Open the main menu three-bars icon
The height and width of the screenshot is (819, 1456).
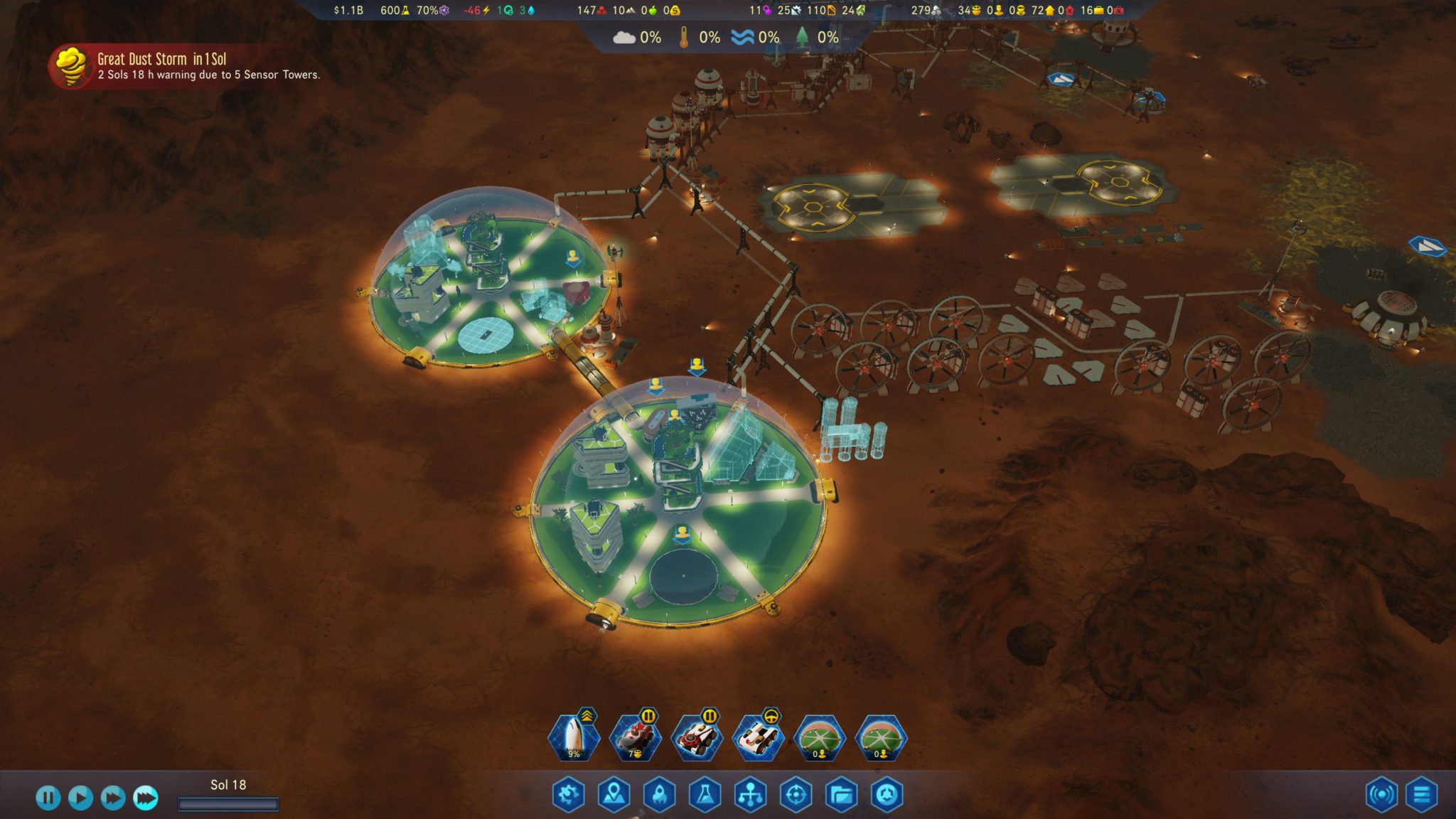coord(1421,795)
